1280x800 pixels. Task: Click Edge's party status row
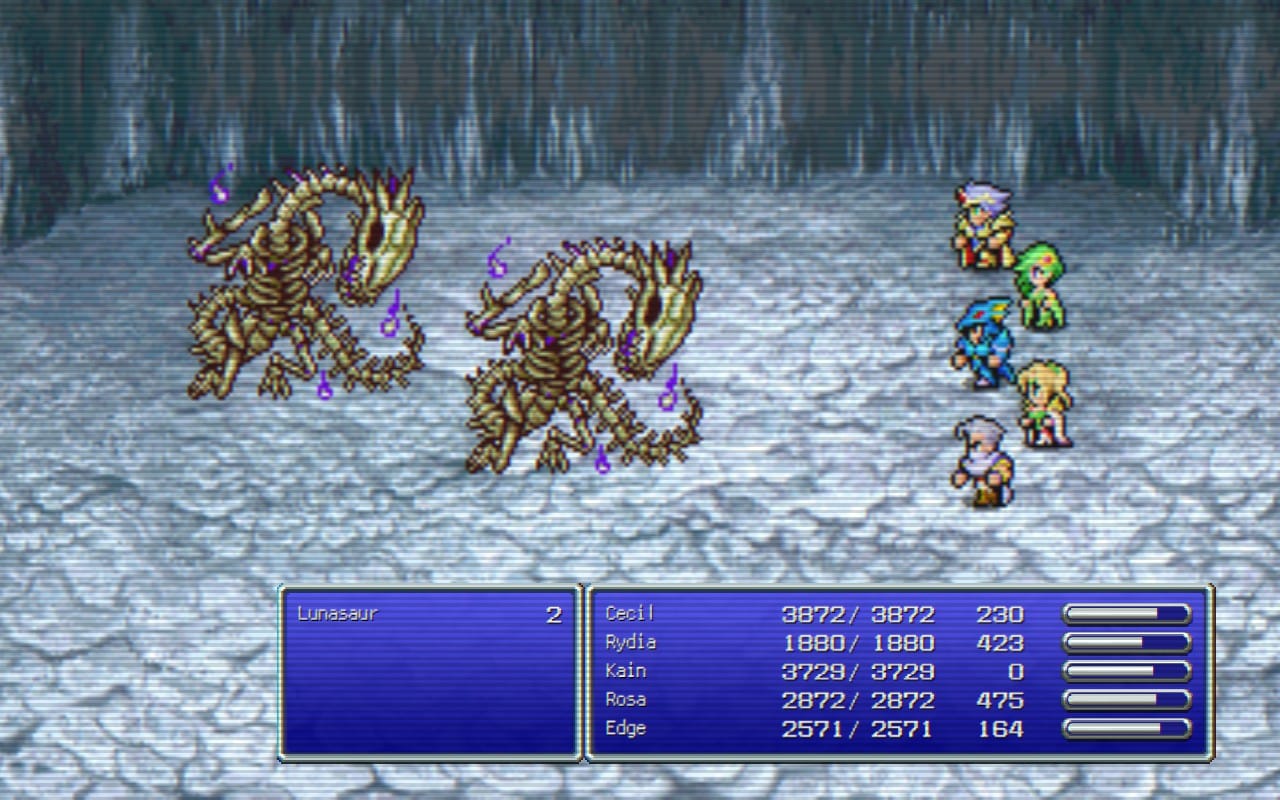(626, 729)
